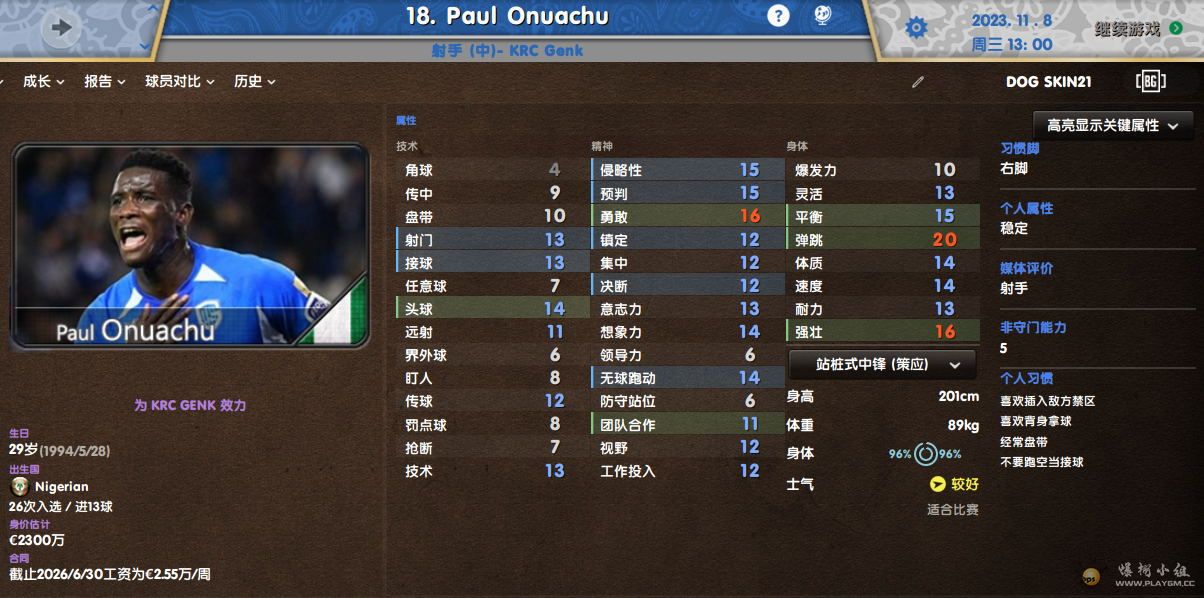Show the 历史 menu
The height and width of the screenshot is (598, 1204).
255,82
